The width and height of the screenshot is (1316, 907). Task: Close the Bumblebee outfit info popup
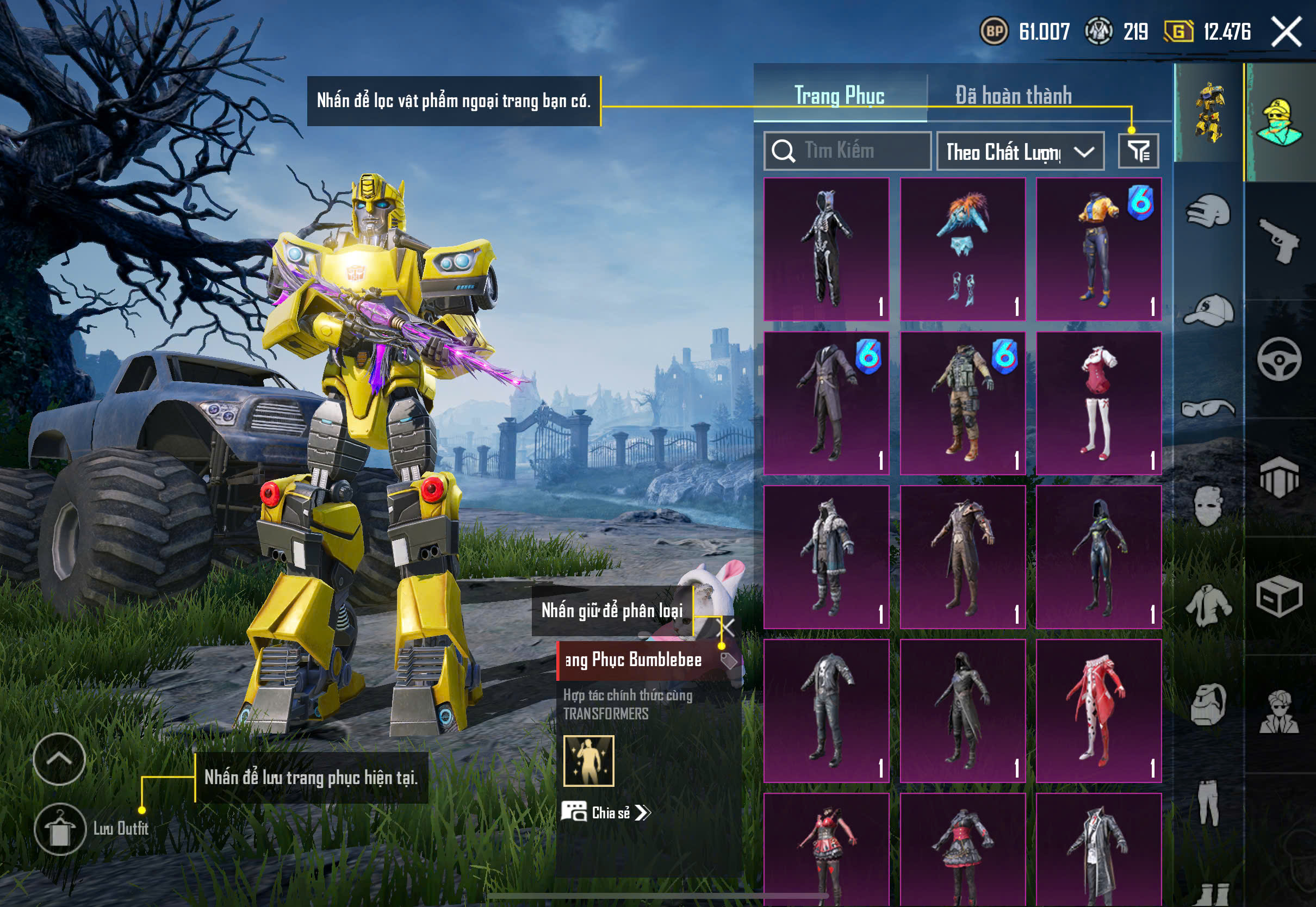727,628
